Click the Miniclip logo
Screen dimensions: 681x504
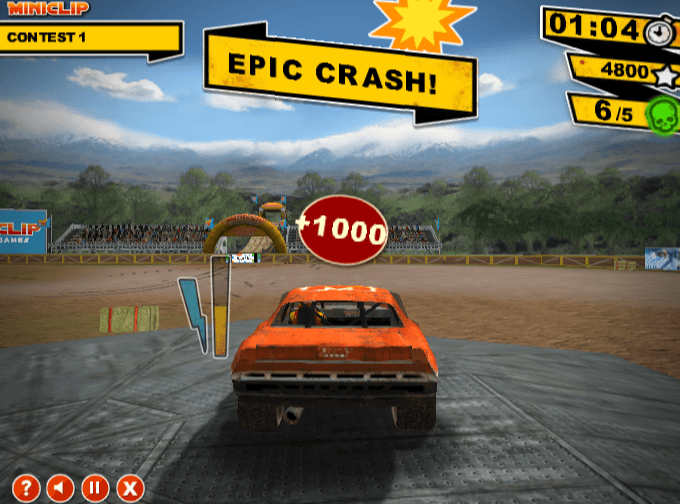(x=48, y=8)
